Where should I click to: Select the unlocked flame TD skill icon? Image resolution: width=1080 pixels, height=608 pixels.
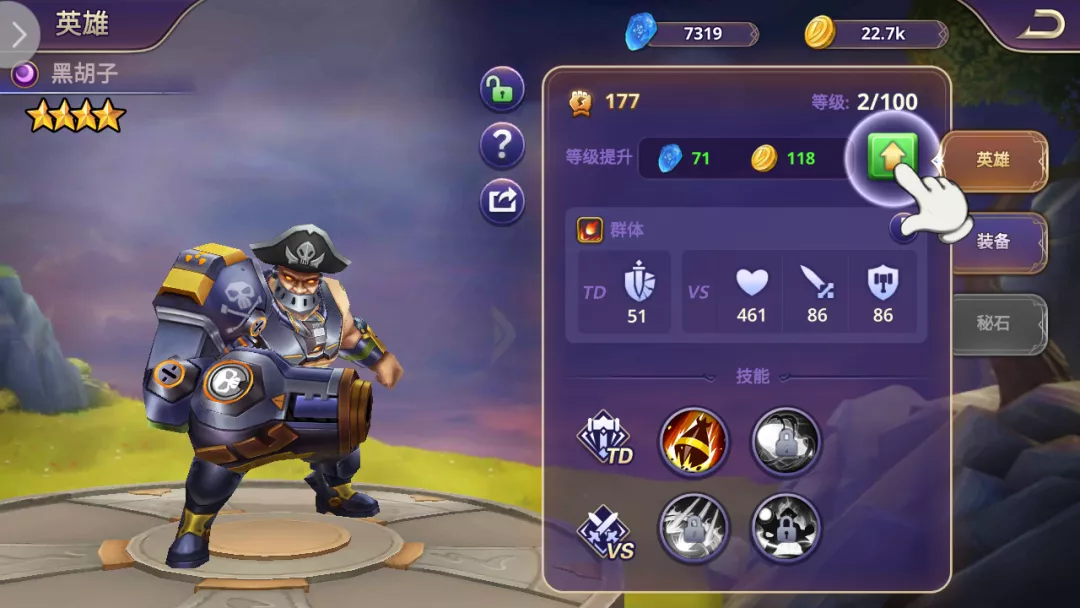click(693, 441)
